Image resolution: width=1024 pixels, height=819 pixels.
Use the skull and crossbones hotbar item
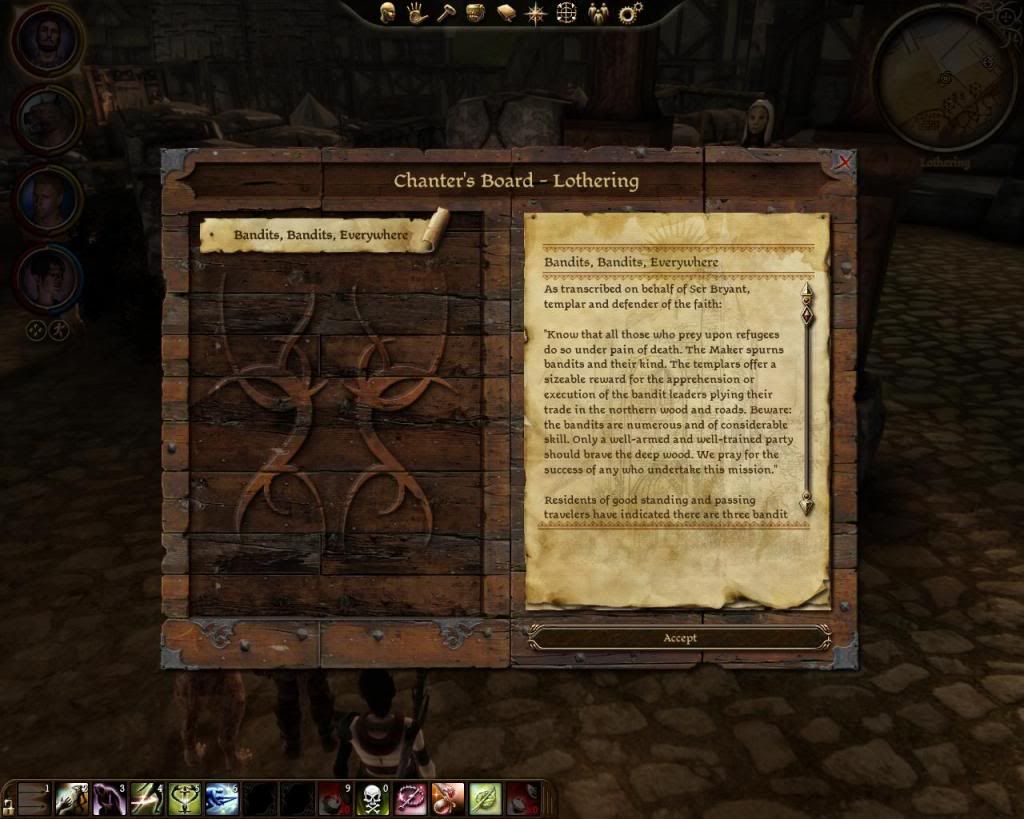pos(372,799)
